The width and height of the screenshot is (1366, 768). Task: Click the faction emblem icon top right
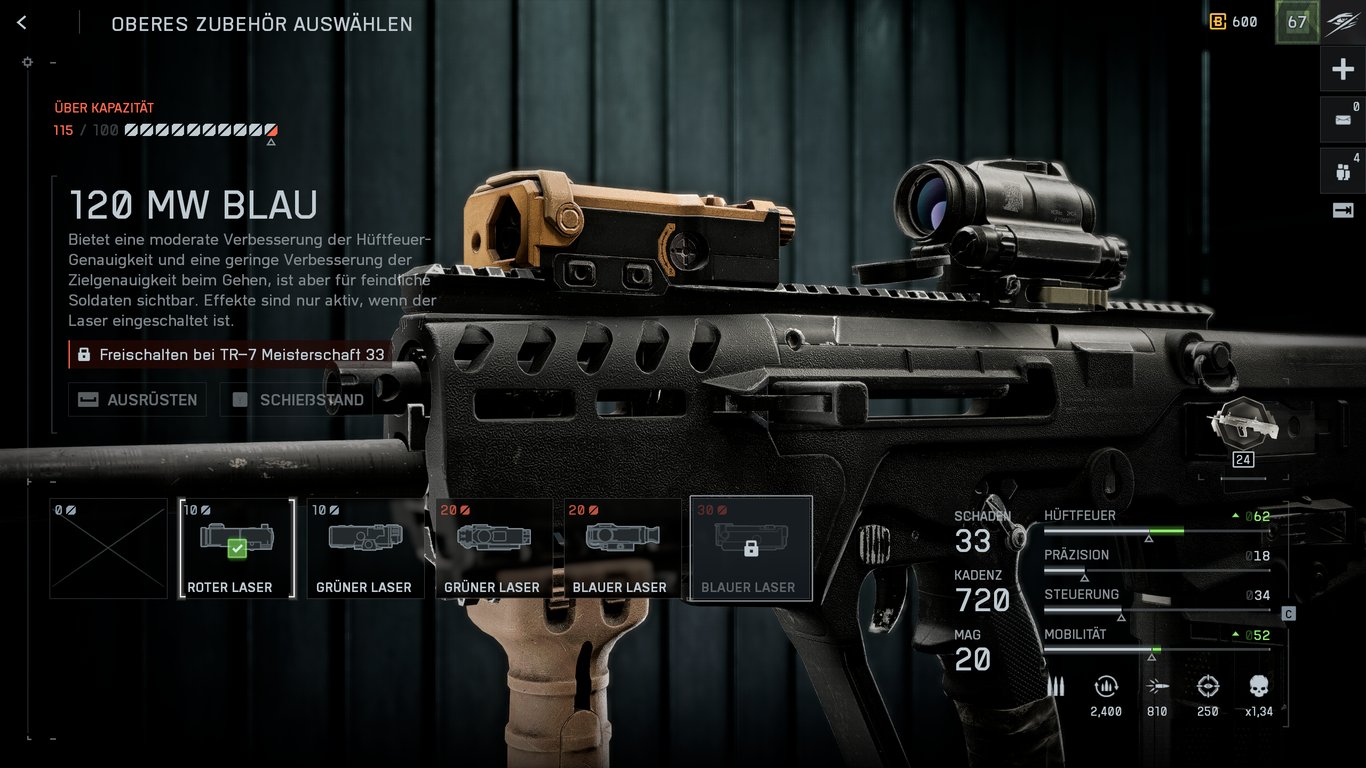click(x=1340, y=22)
